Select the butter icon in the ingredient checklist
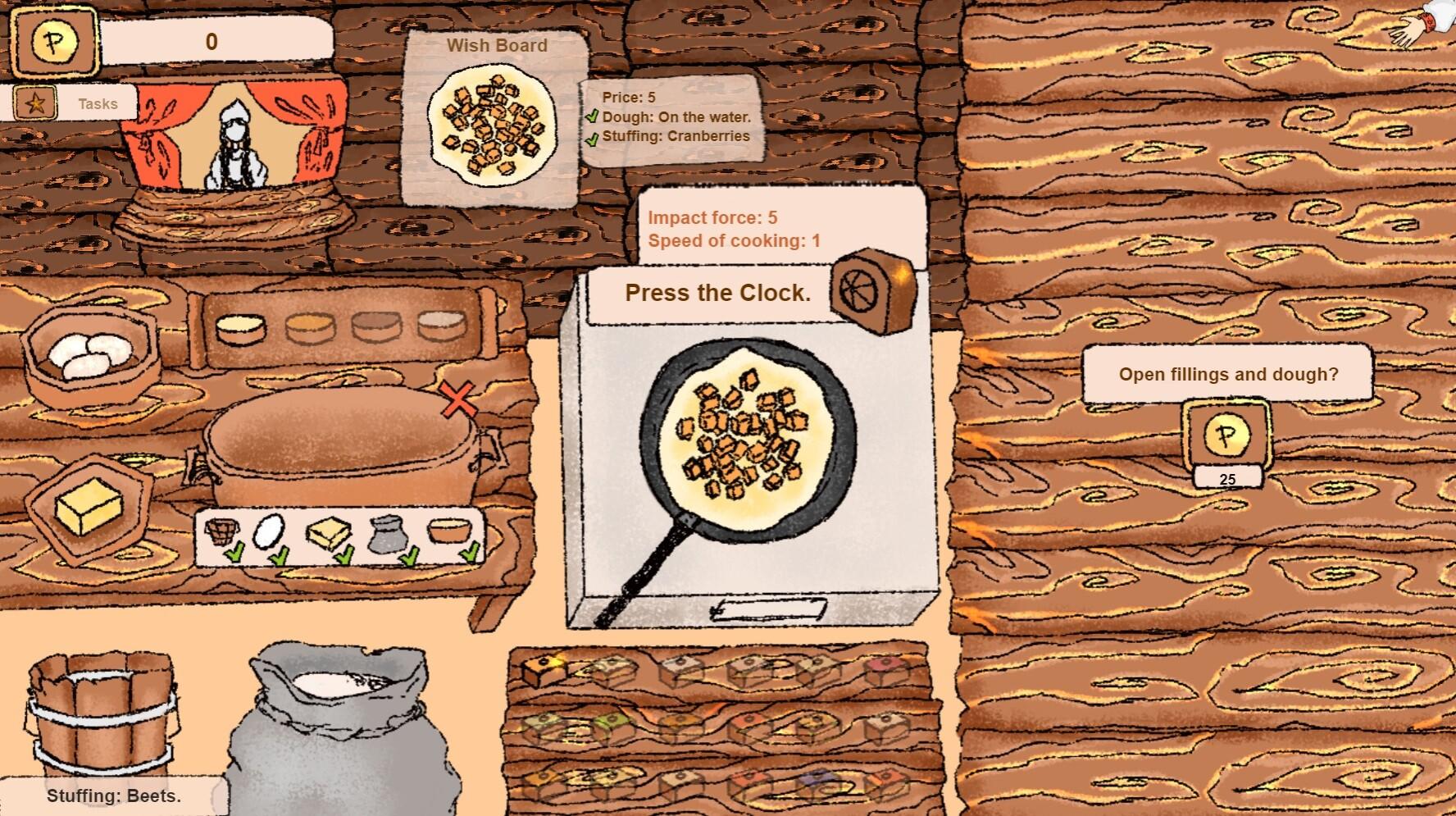The image size is (1456, 816). coord(328,533)
